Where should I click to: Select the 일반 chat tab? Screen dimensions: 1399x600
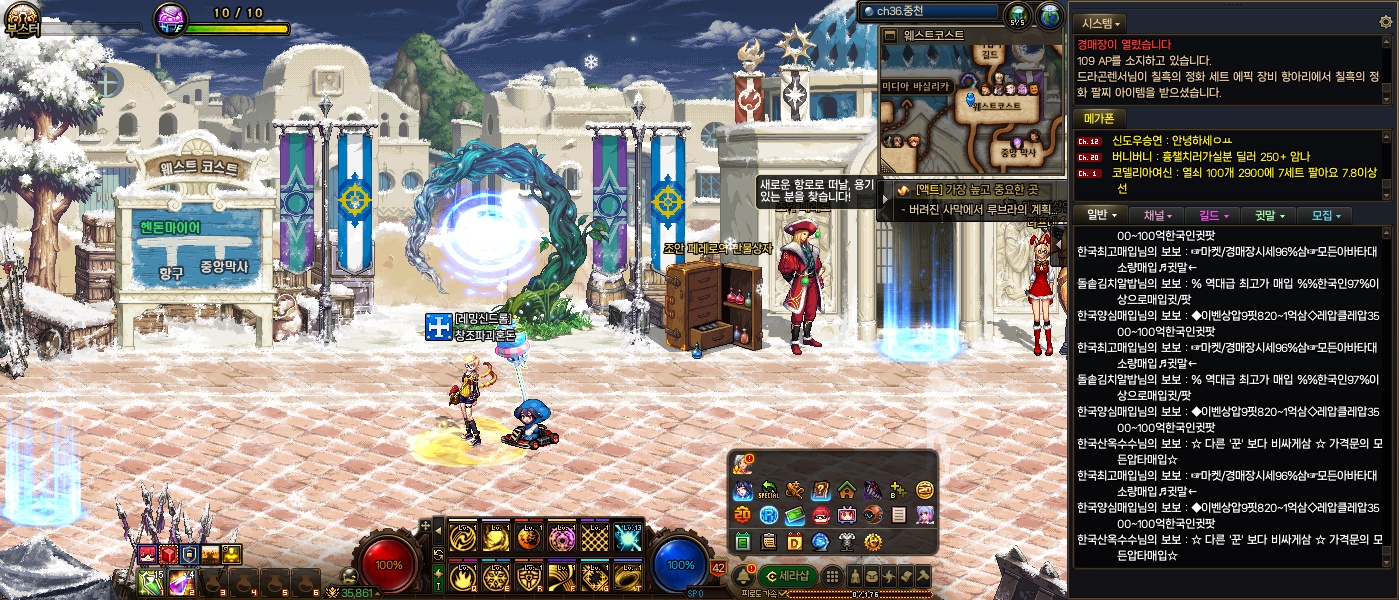point(1102,215)
